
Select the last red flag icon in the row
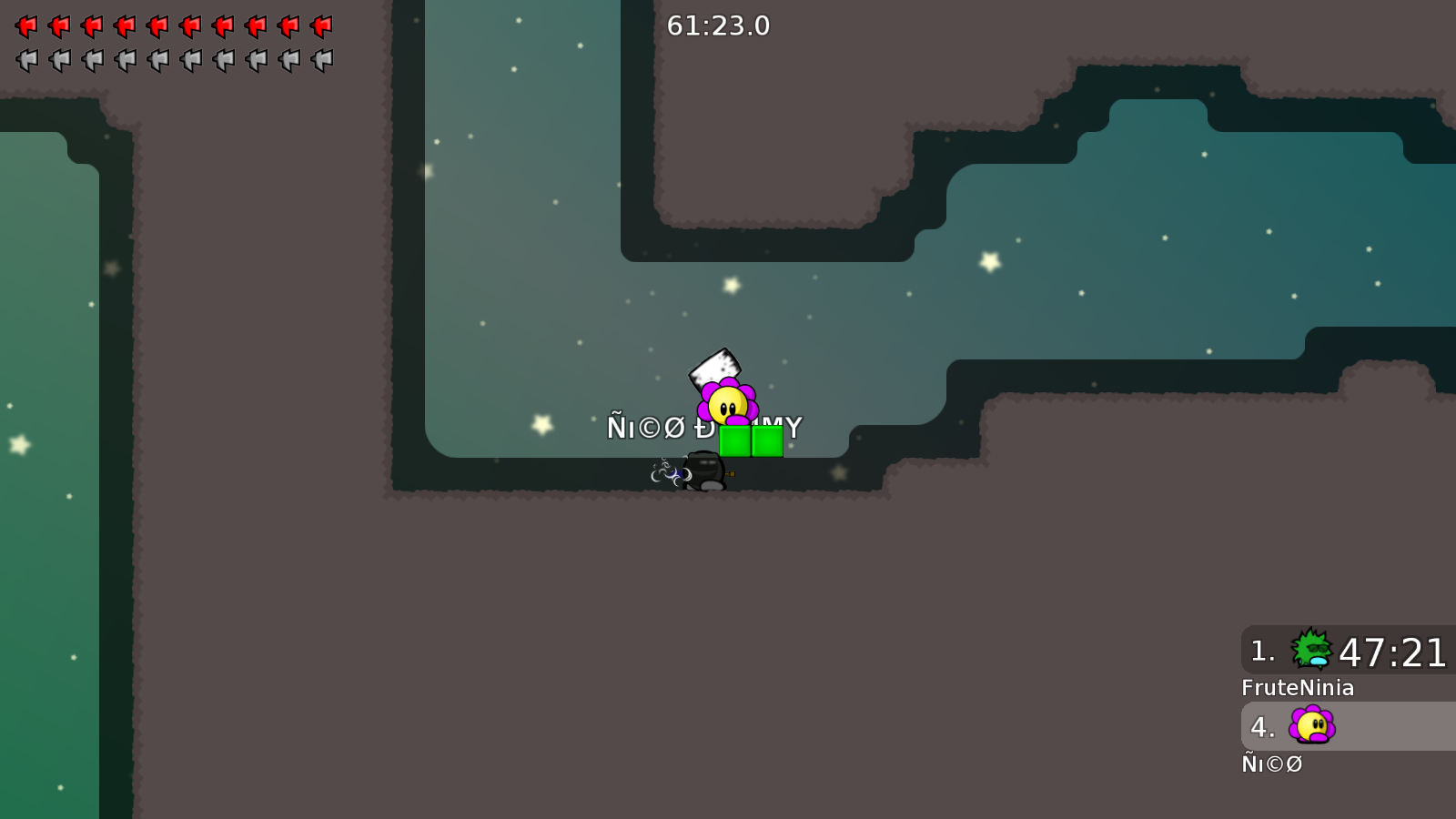click(321, 25)
